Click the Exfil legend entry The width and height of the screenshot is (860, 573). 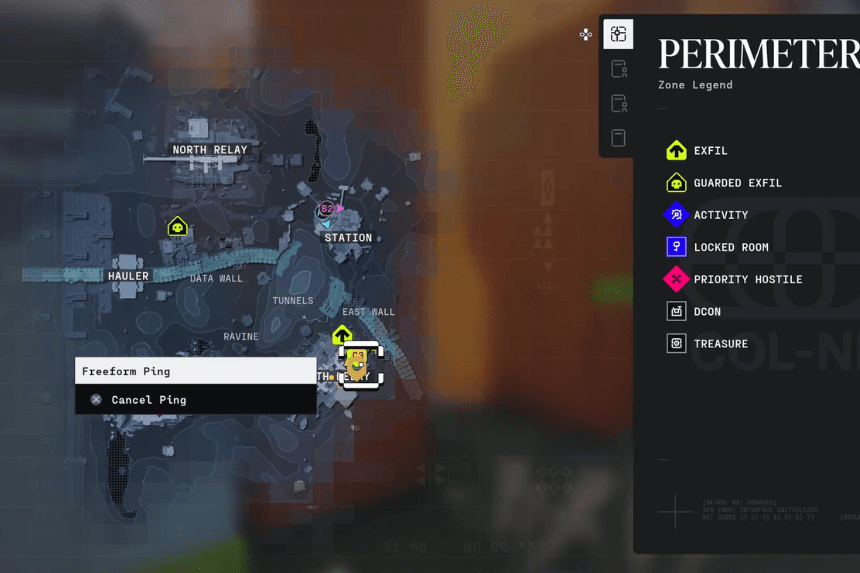(x=710, y=151)
